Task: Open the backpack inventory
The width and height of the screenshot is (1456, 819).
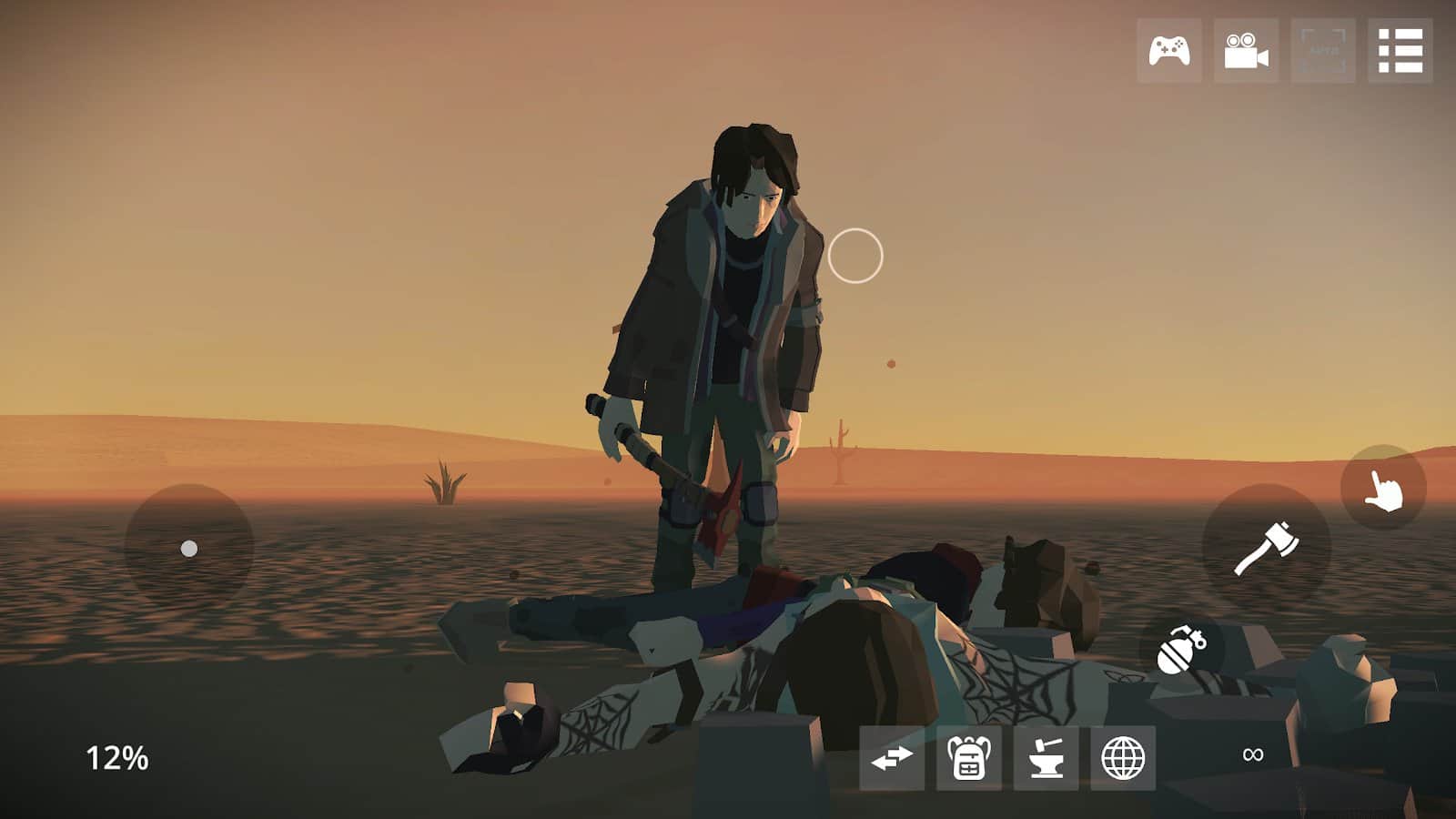Action: tap(969, 756)
